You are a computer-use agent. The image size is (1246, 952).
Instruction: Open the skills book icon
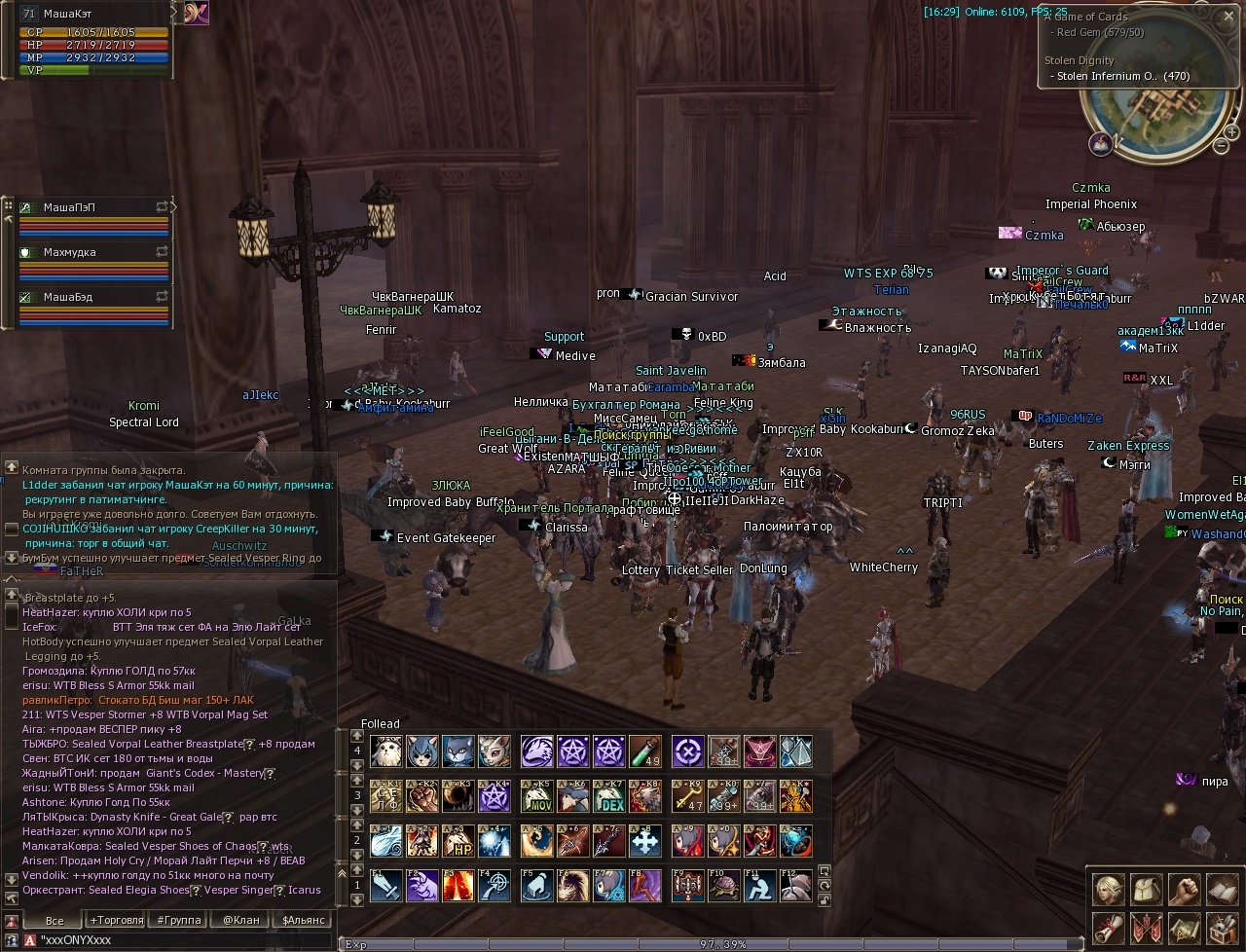[1221, 889]
